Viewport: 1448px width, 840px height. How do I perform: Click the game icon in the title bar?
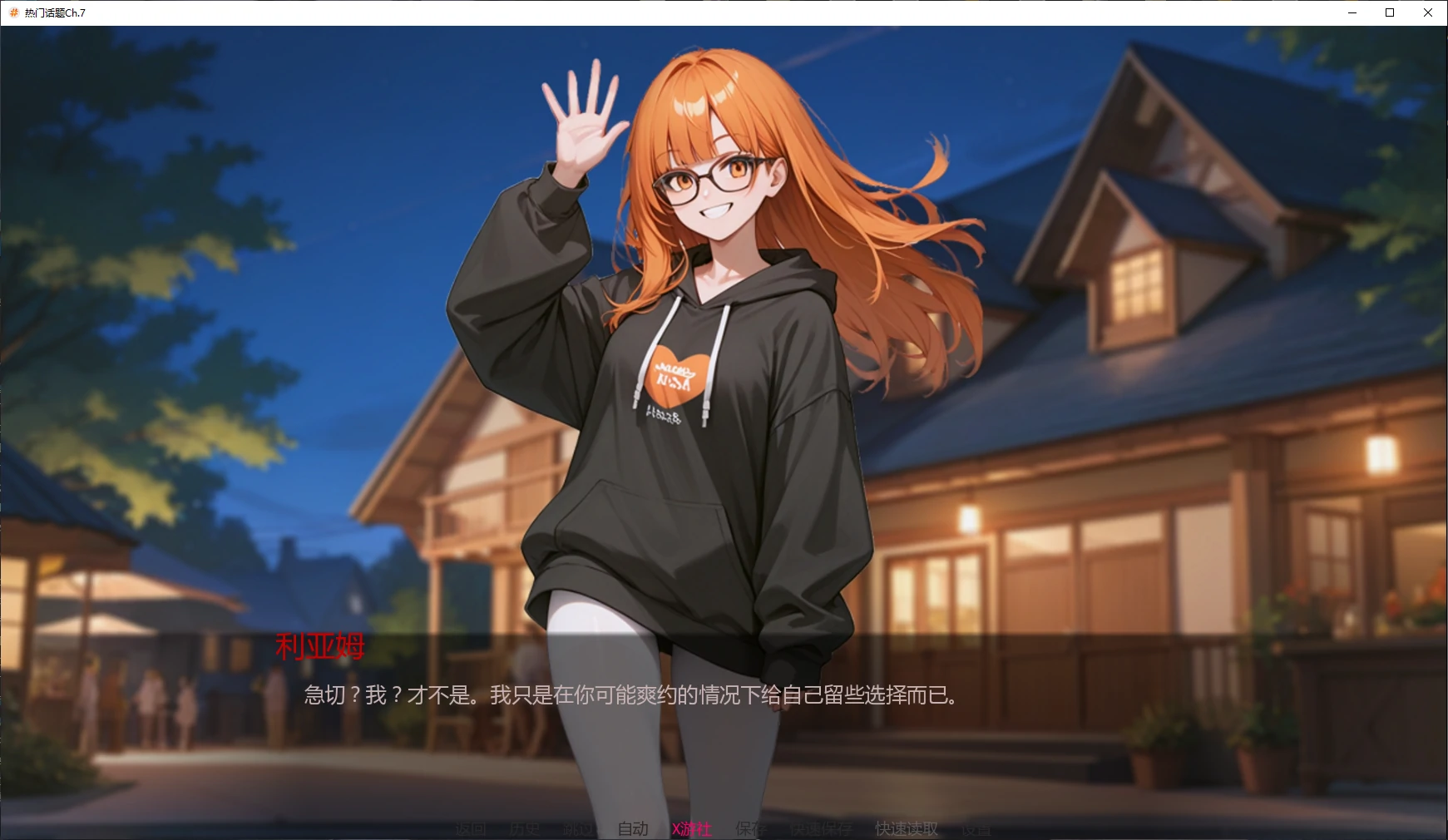click(x=14, y=12)
